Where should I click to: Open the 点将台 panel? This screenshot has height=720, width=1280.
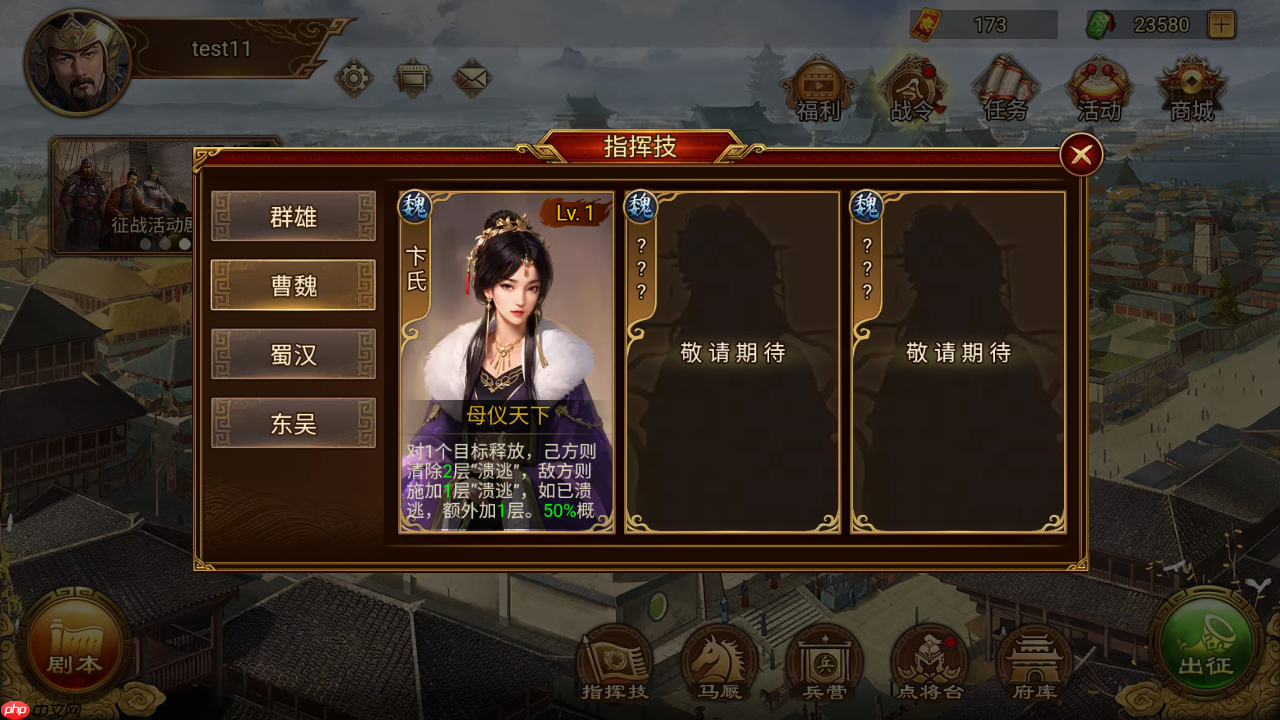tap(929, 660)
